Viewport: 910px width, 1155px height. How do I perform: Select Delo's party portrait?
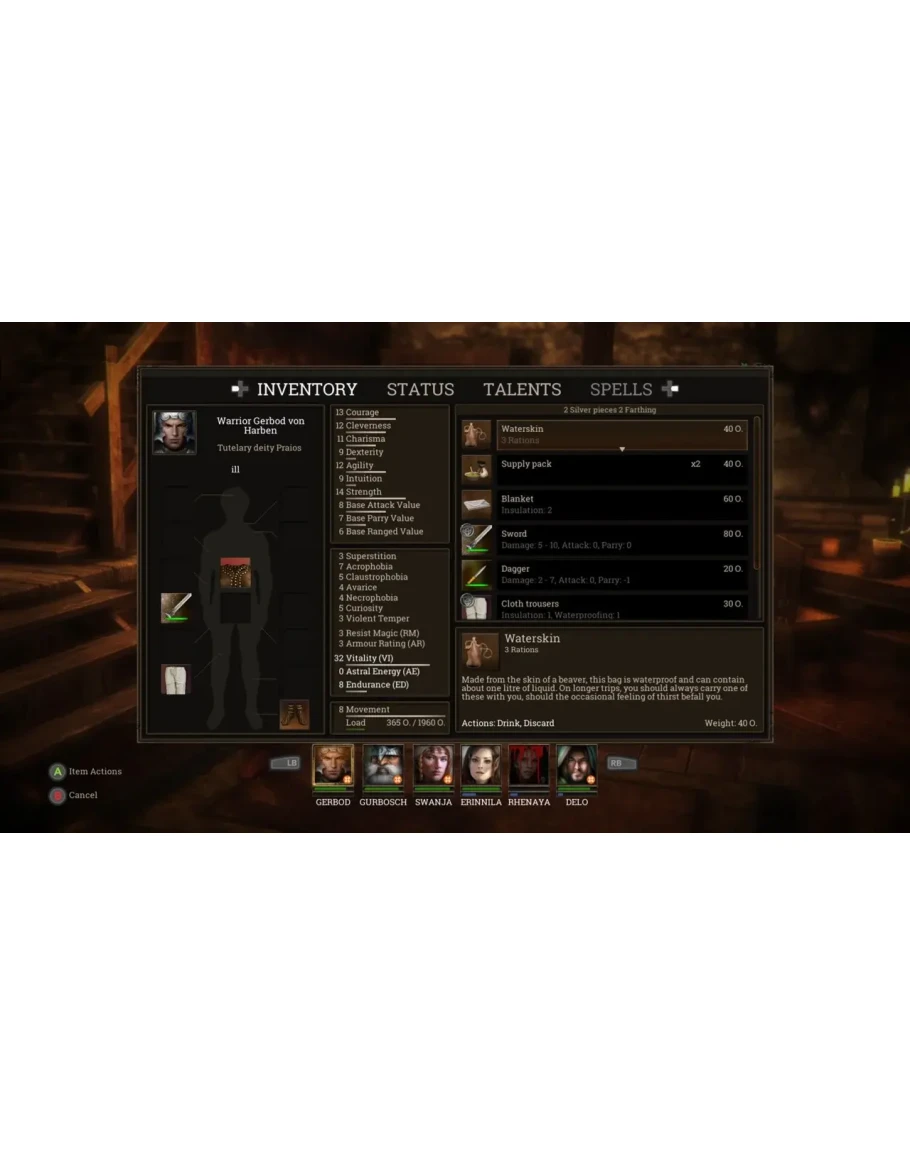pos(576,767)
